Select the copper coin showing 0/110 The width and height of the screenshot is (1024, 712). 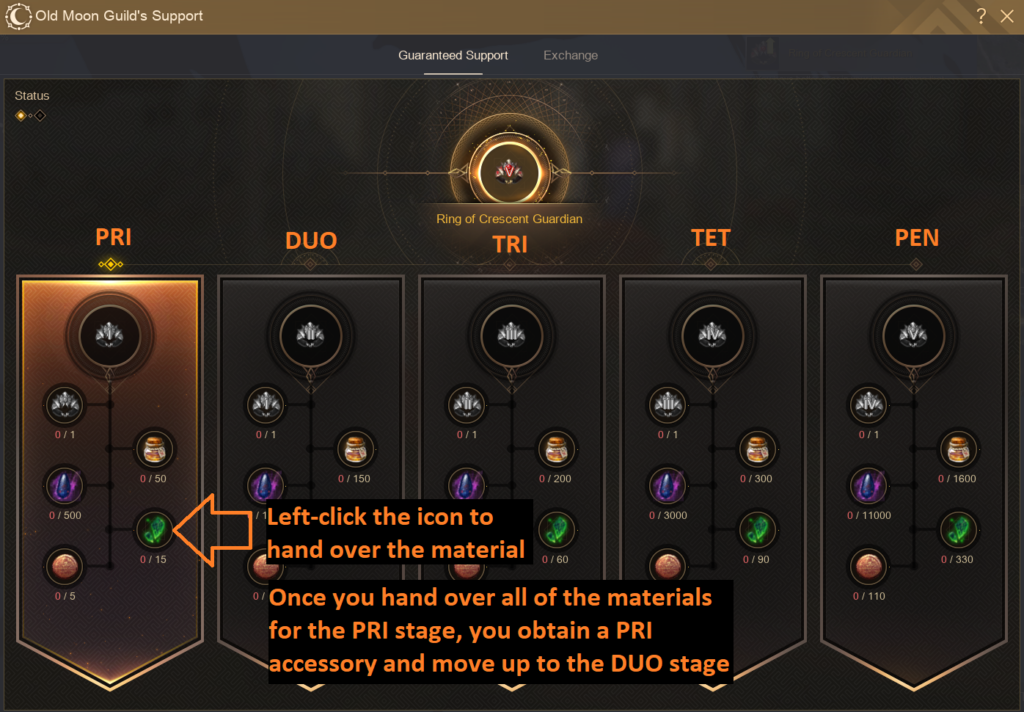click(x=870, y=566)
